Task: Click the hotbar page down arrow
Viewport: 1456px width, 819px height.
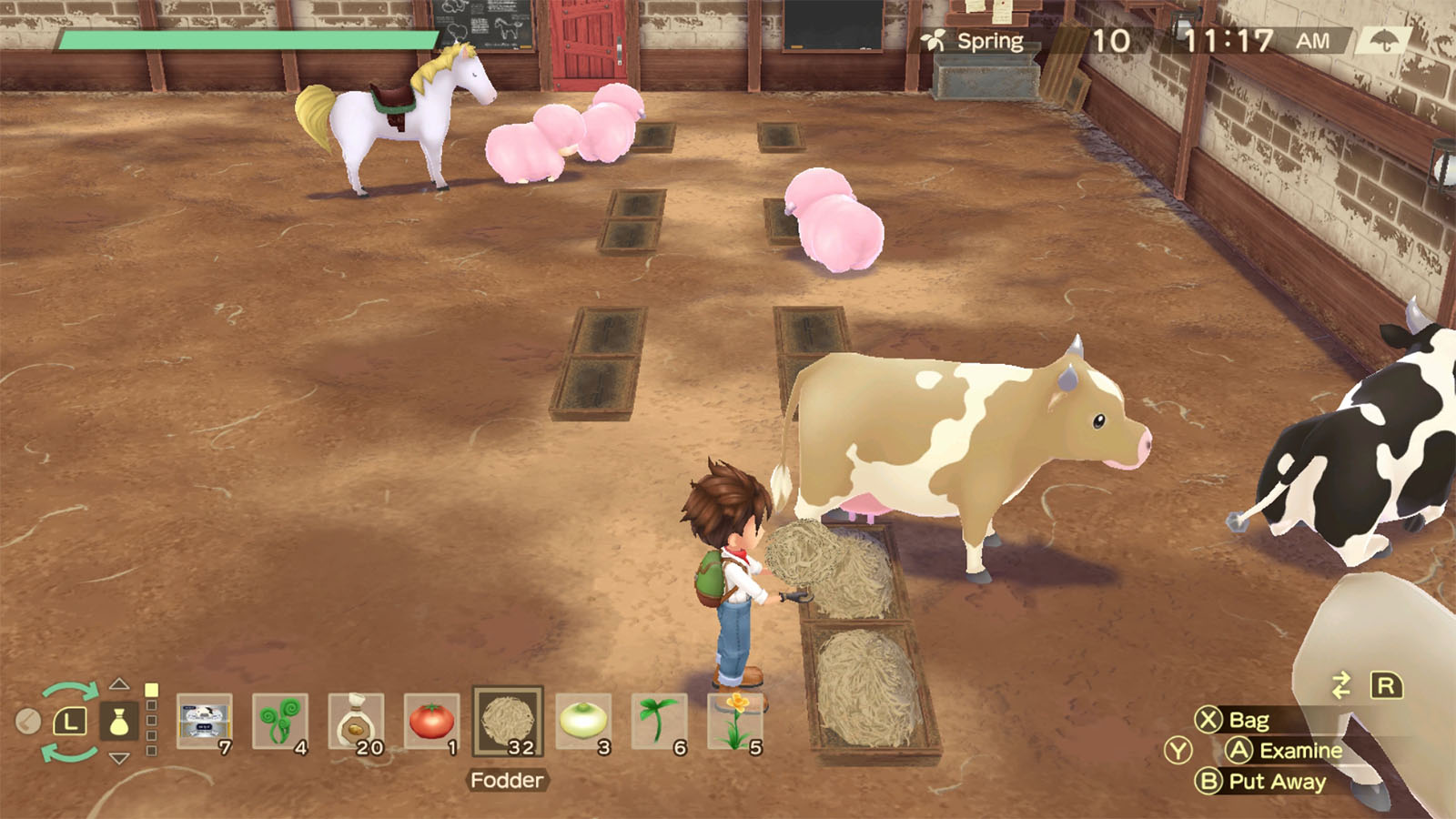Action: pyautogui.click(x=119, y=759)
